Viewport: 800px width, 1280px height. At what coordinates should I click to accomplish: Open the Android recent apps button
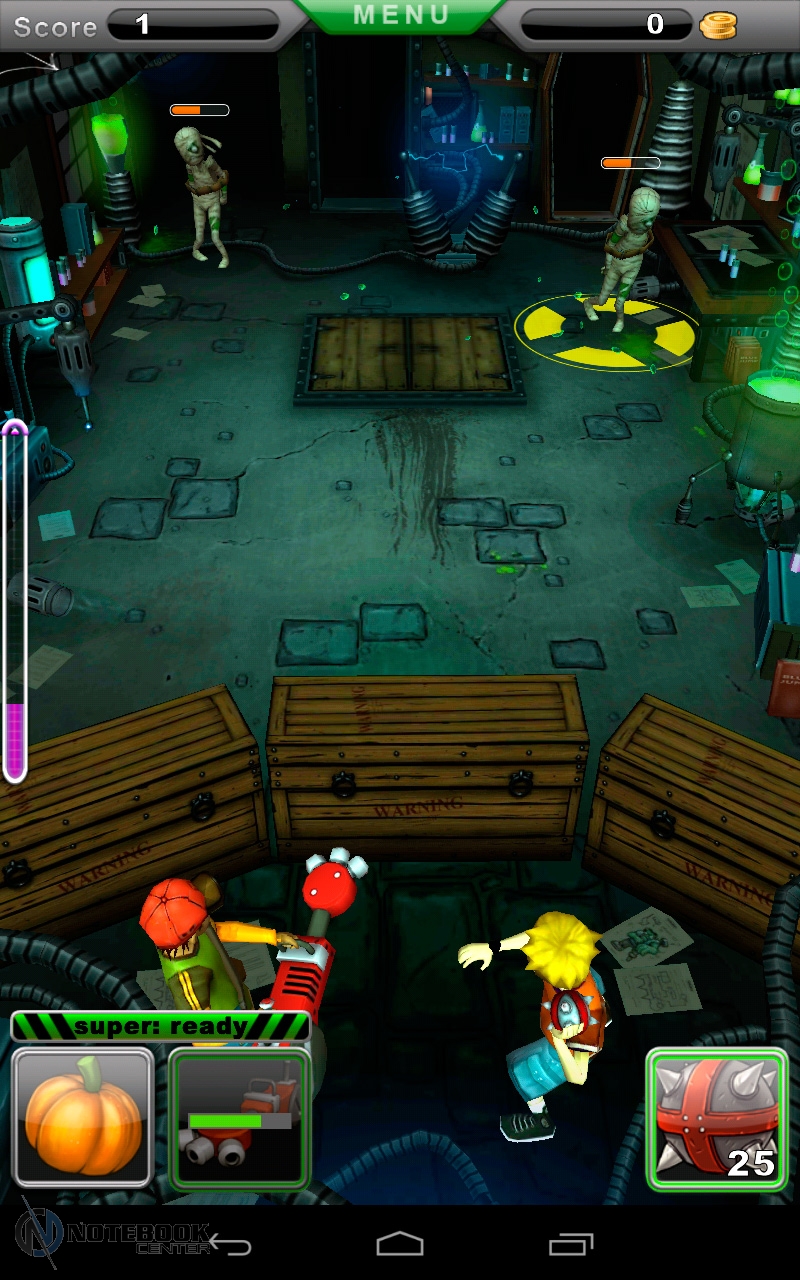(x=571, y=1245)
